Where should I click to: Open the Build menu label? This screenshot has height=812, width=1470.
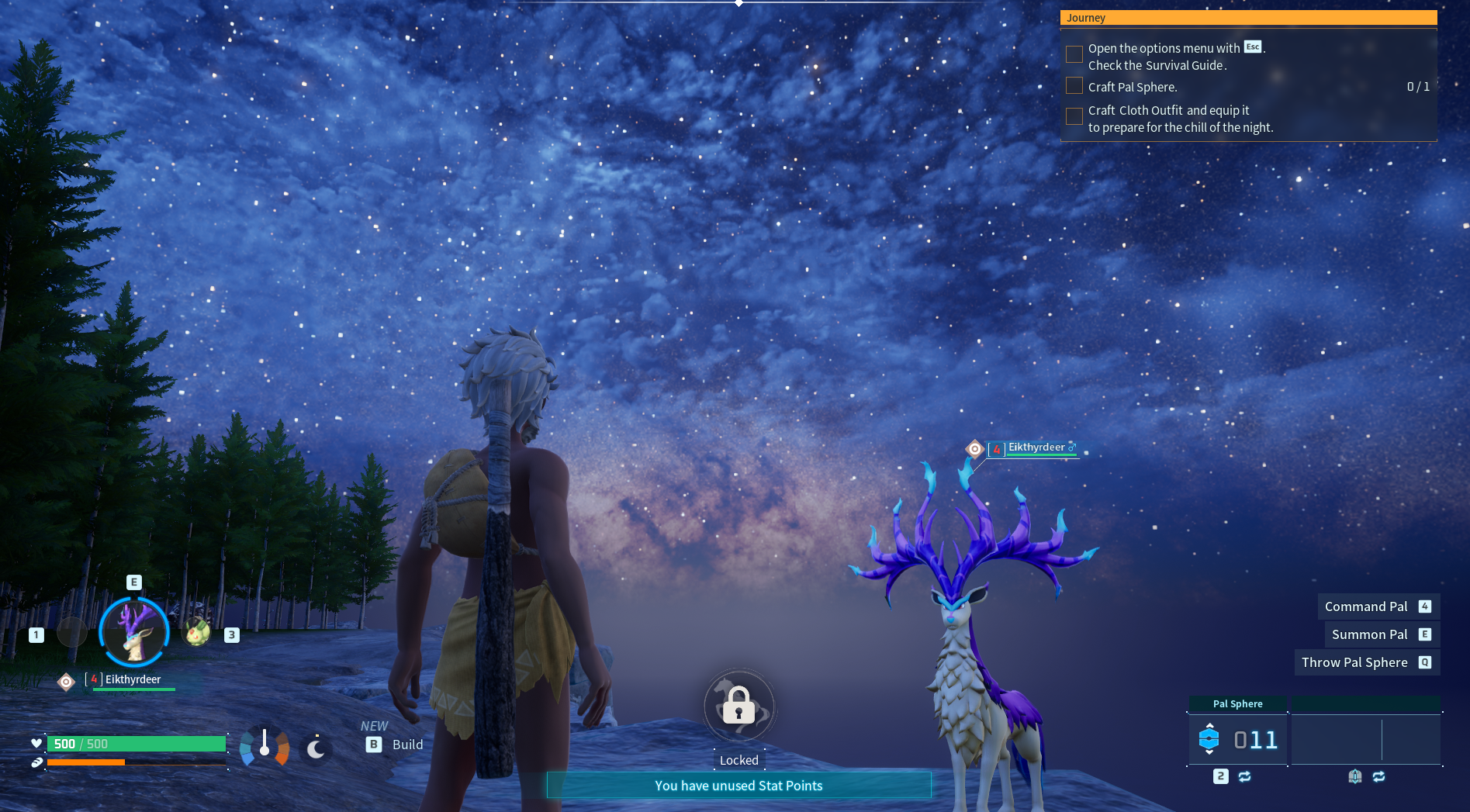407,745
